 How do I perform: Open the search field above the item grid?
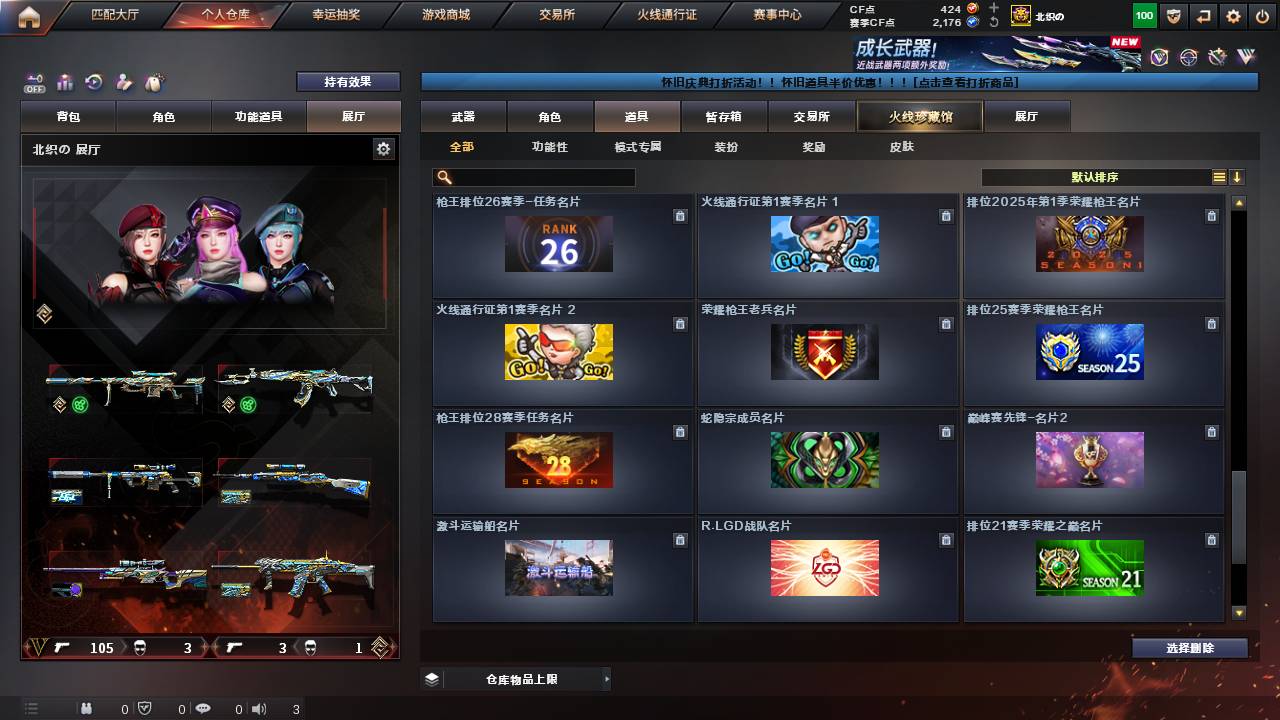coord(533,177)
